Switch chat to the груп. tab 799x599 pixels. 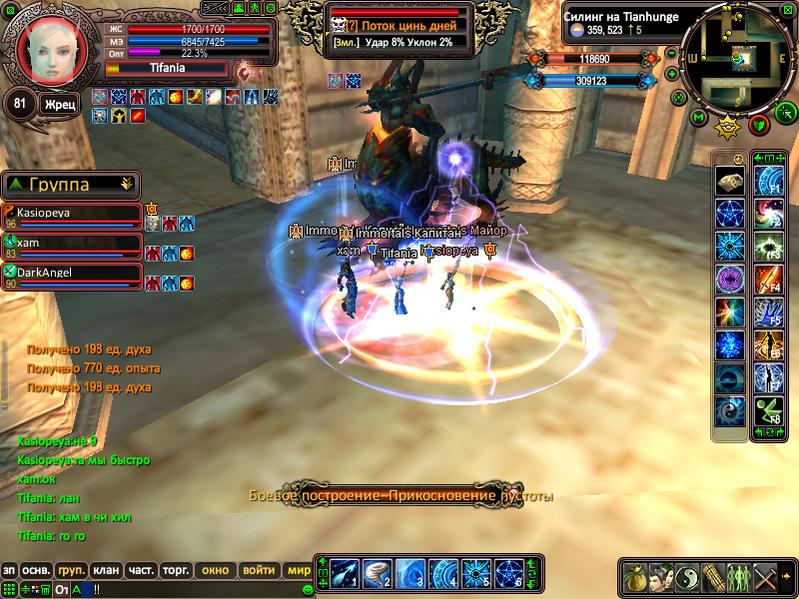tap(71, 570)
